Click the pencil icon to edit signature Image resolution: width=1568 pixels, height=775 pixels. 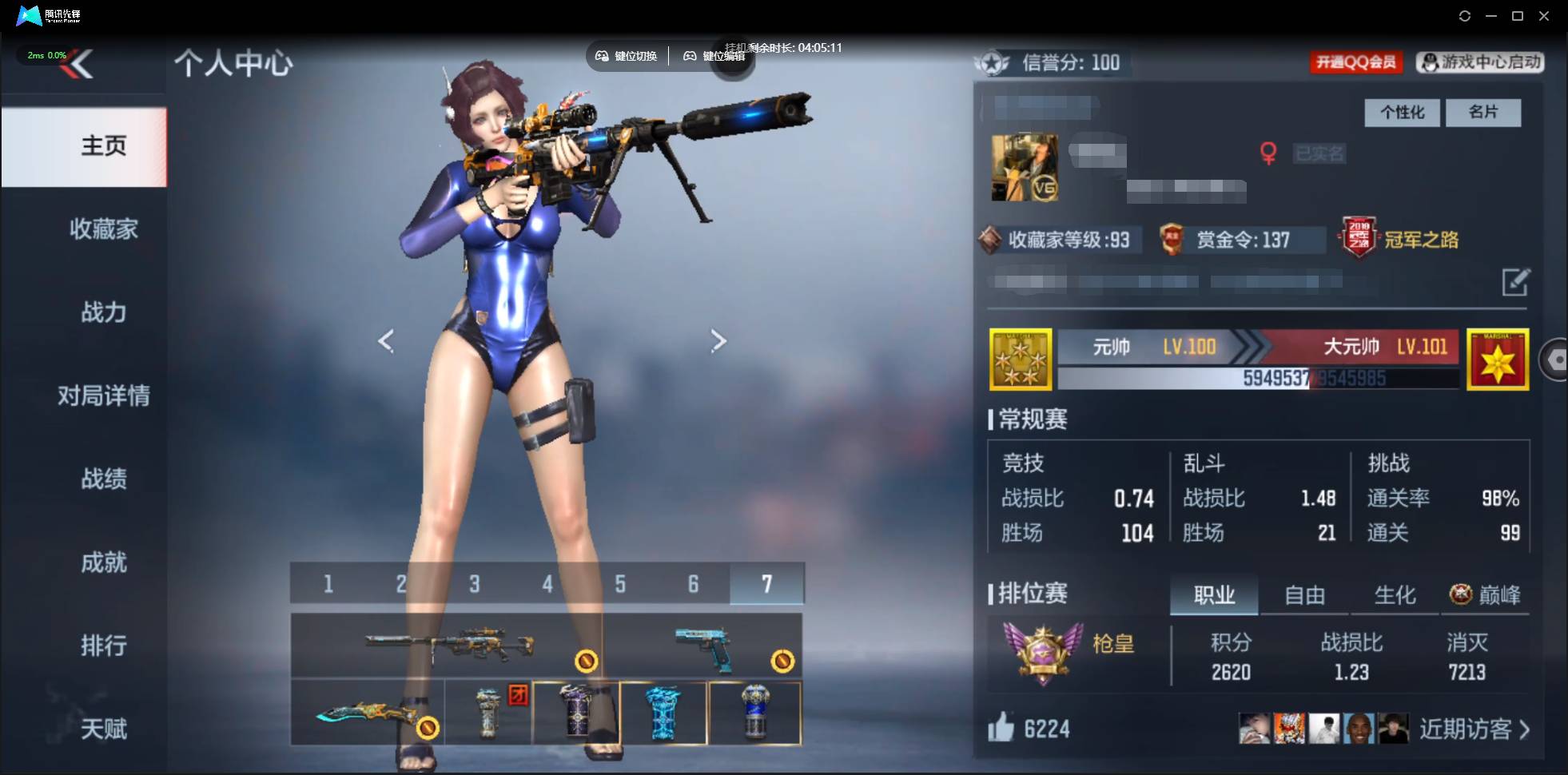(1517, 284)
